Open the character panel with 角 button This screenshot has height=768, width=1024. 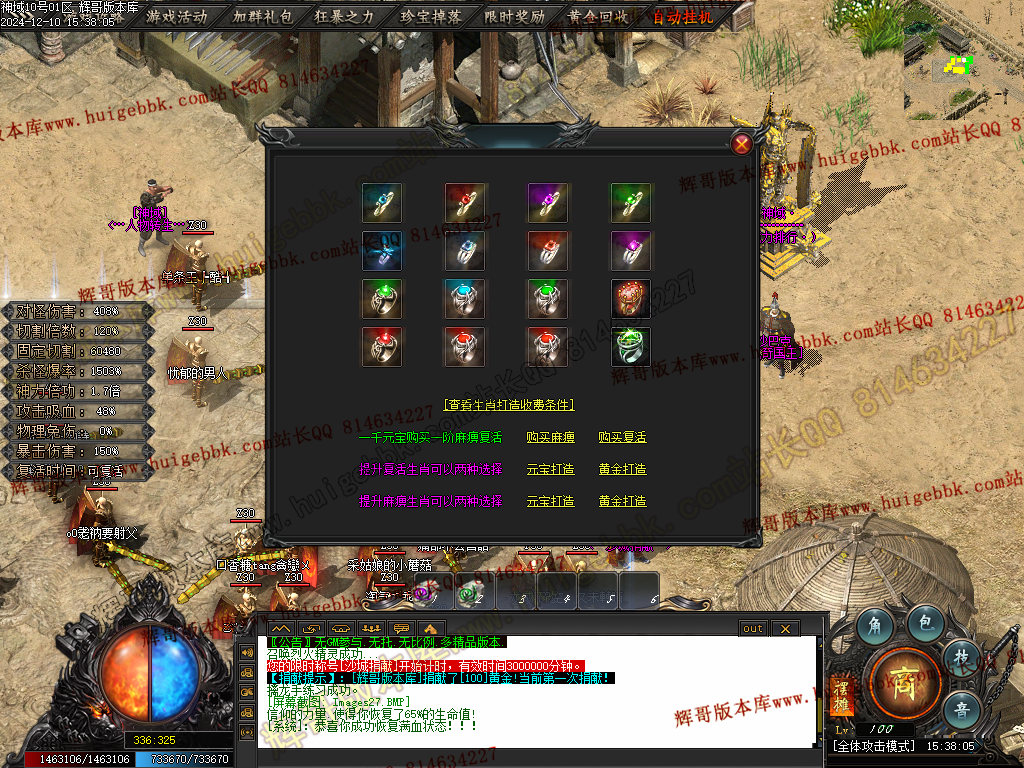click(874, 626)
